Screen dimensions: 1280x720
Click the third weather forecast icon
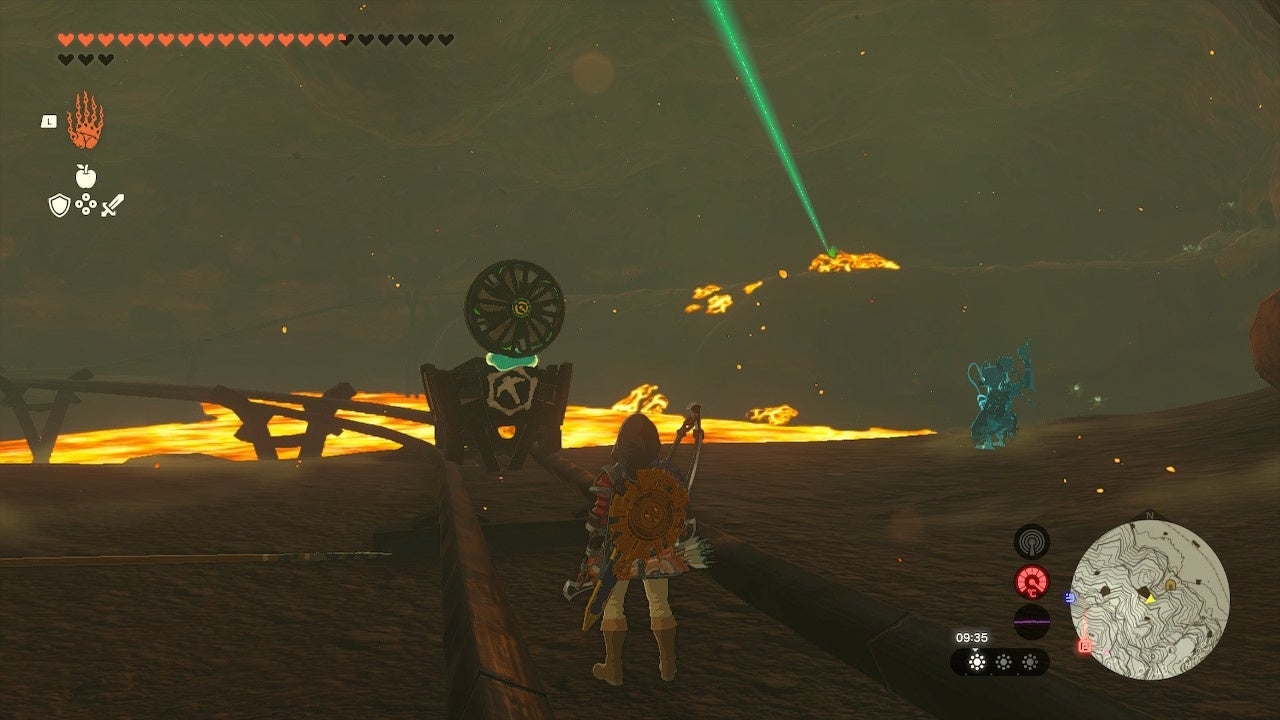1030,661
